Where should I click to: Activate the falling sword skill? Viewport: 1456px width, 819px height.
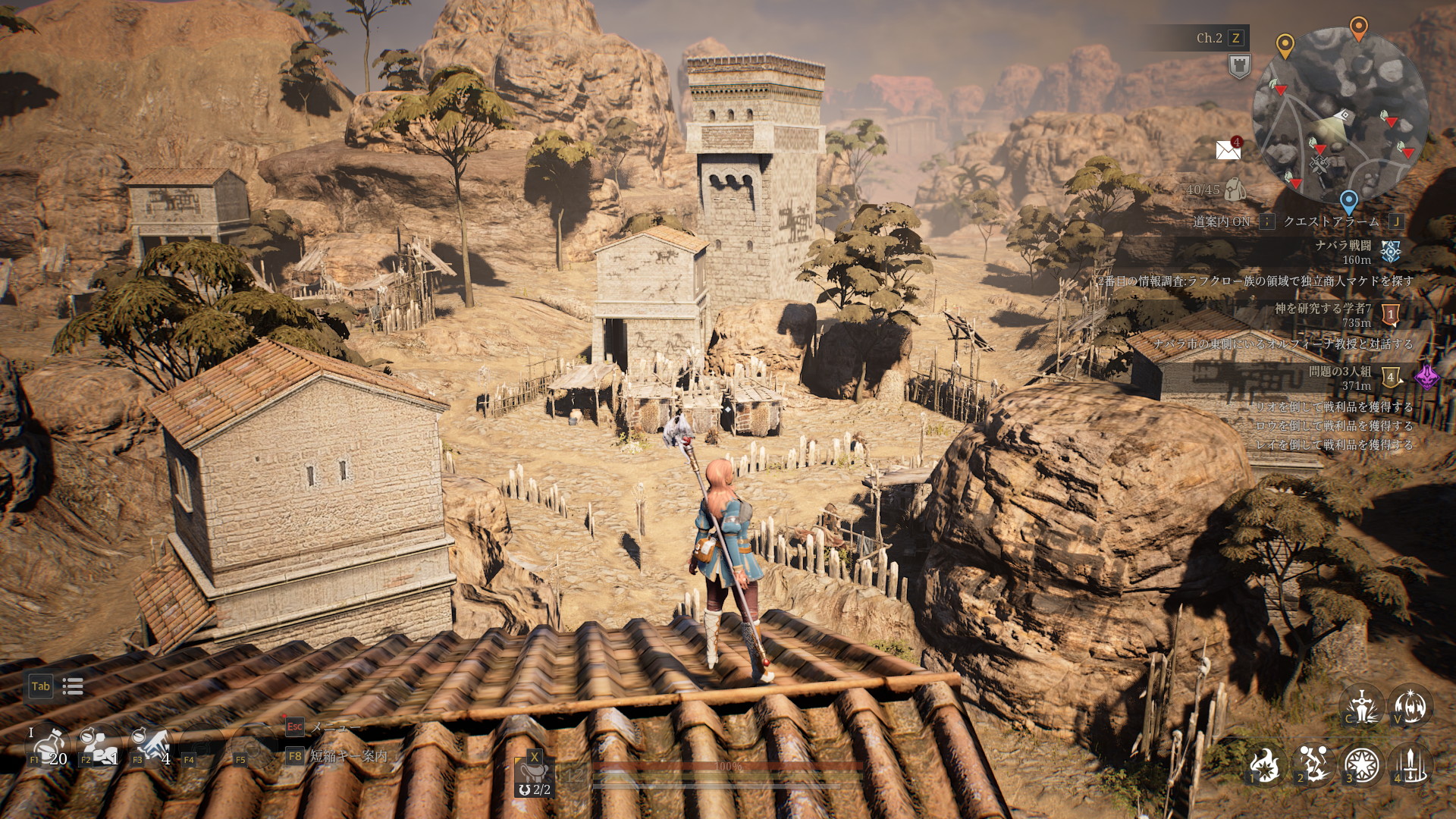[x=1411, y=764]
